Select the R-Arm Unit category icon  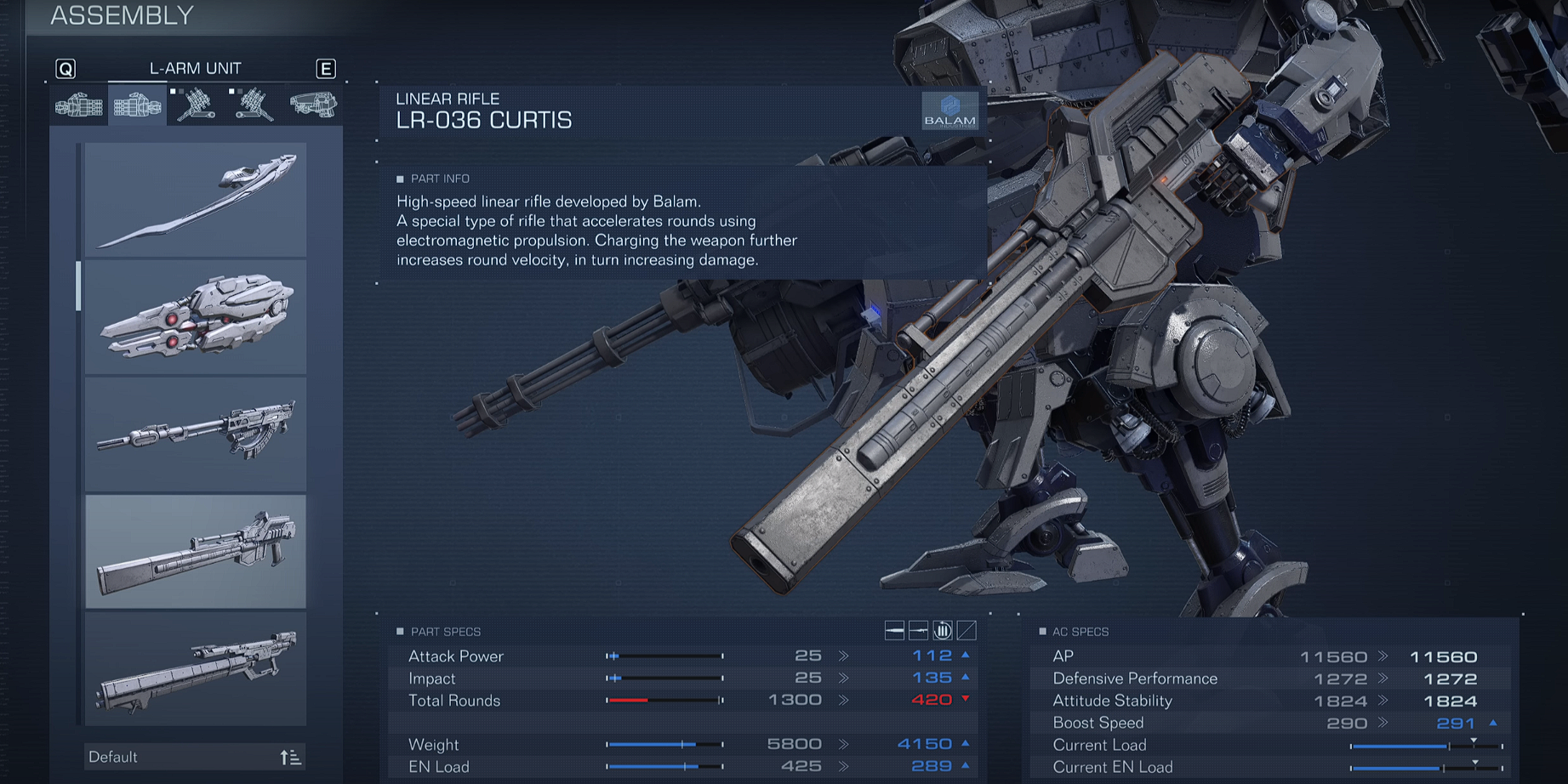tap(78, 104)
